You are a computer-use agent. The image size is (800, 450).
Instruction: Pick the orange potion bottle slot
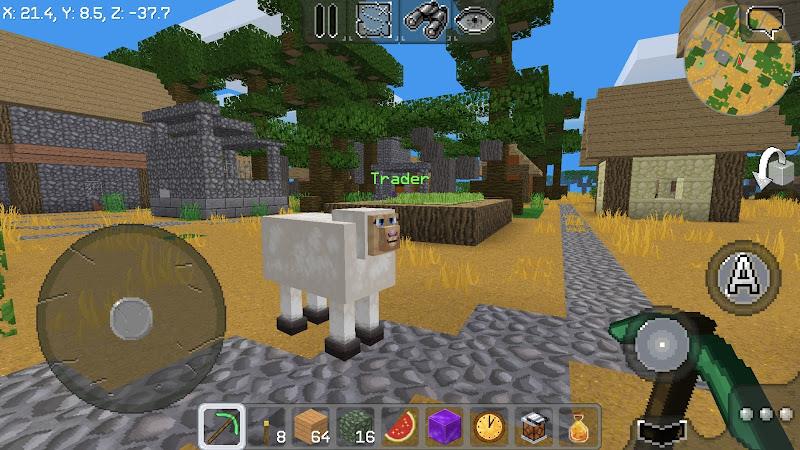[575, 426]
